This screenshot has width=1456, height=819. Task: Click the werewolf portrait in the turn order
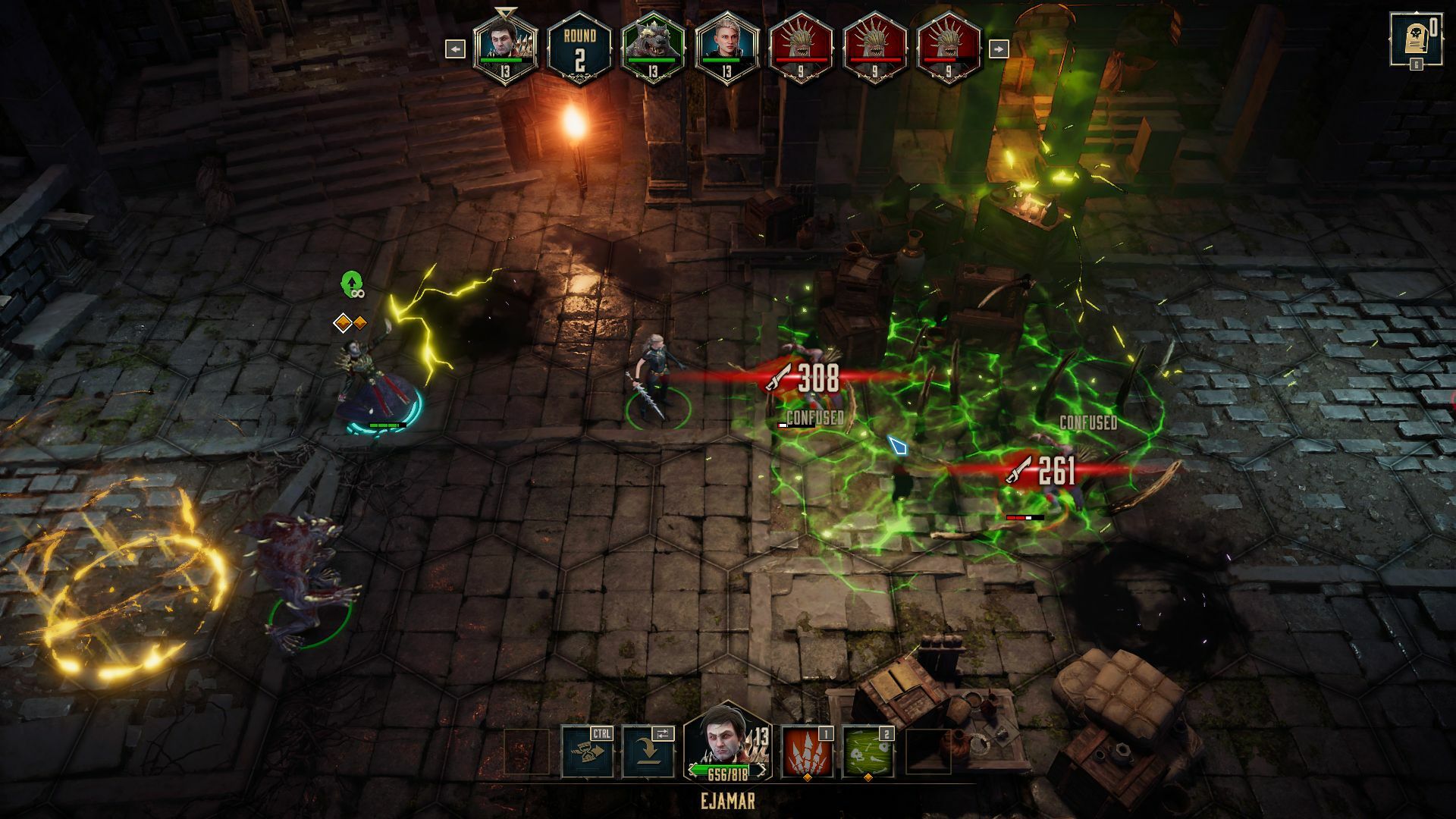pyautogui.click(x=652, y=49)
